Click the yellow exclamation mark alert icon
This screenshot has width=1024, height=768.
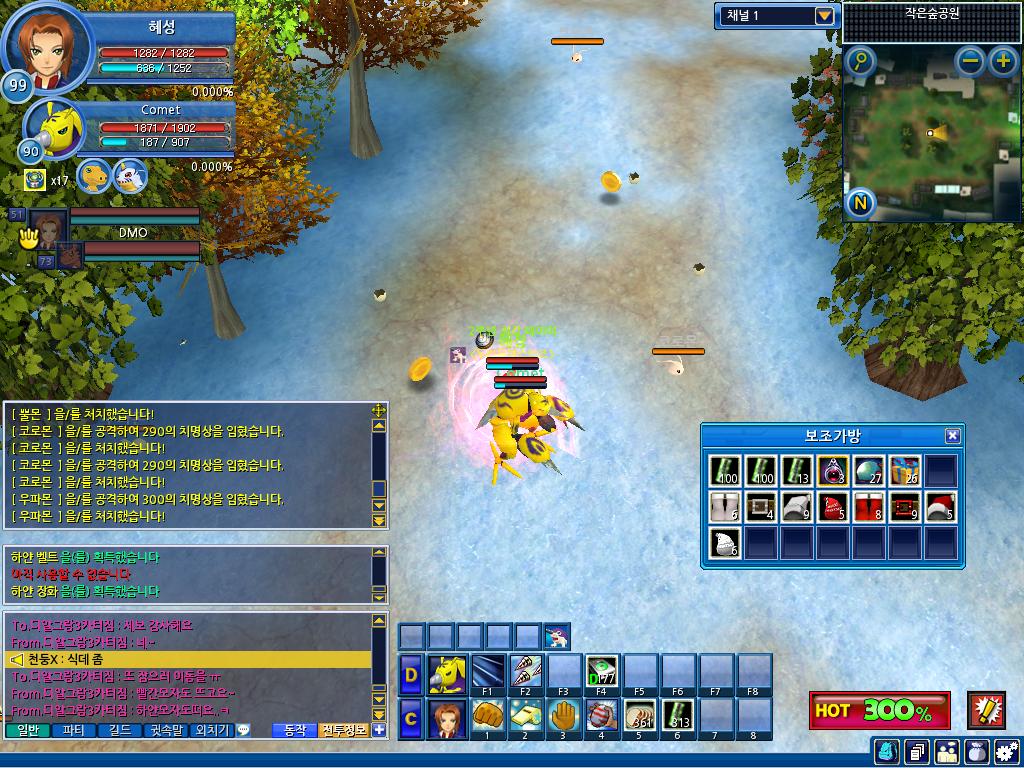coord(986,710)
